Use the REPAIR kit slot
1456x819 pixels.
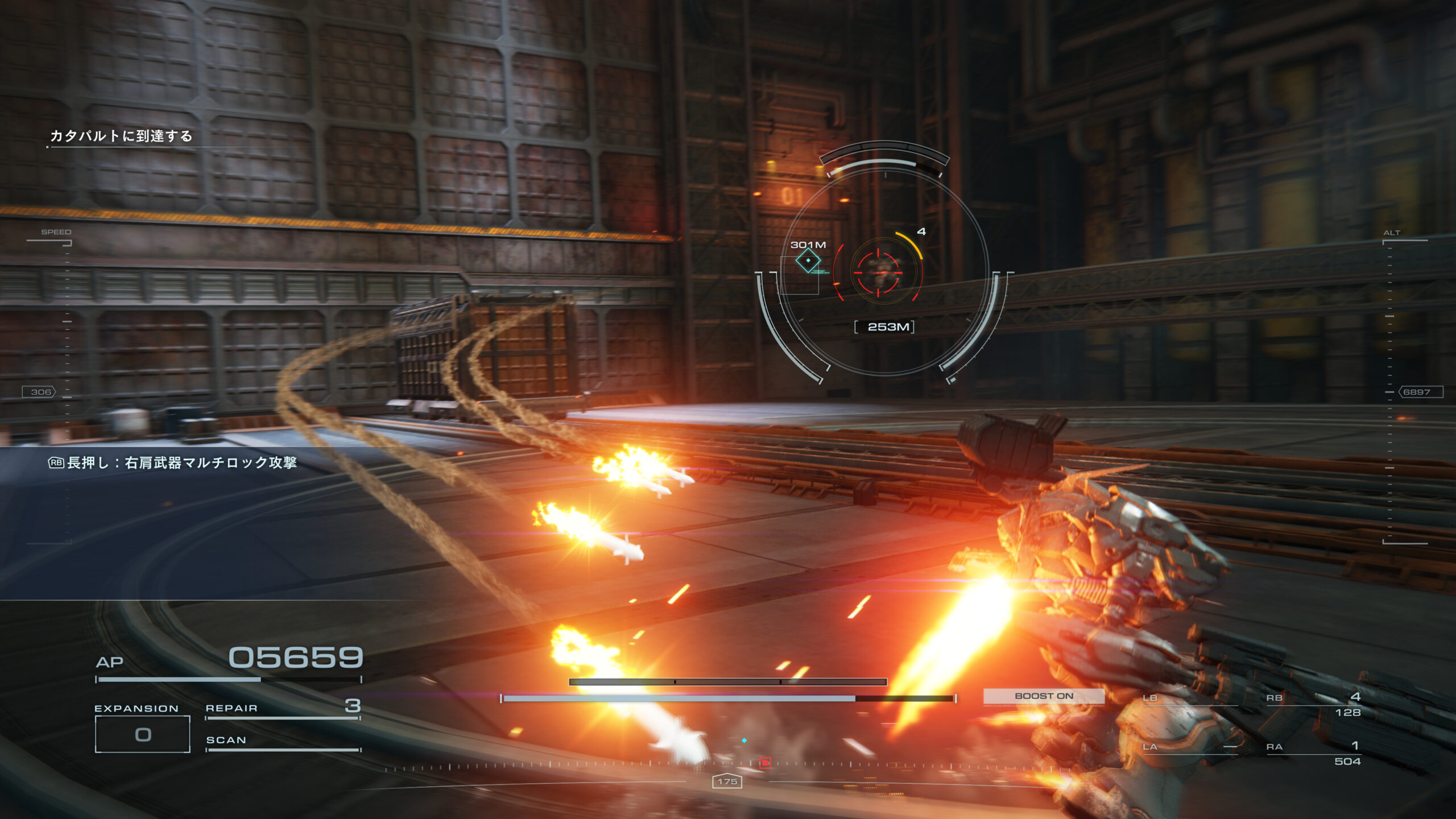283,708
